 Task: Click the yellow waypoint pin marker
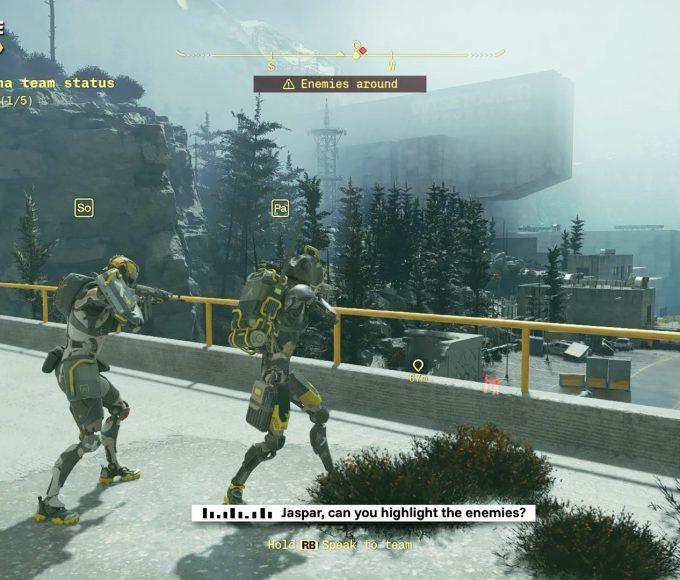coord(418,367)
